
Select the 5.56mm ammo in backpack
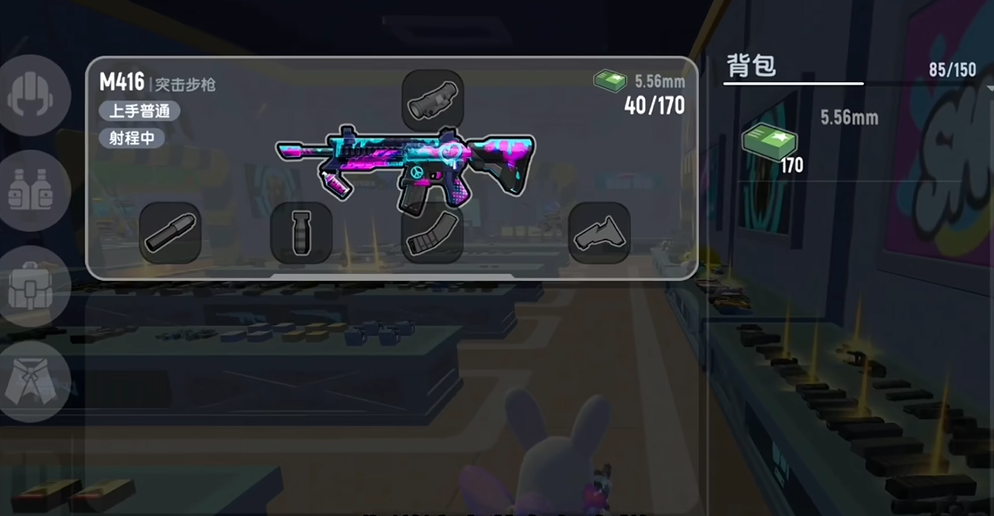(769, 142)
